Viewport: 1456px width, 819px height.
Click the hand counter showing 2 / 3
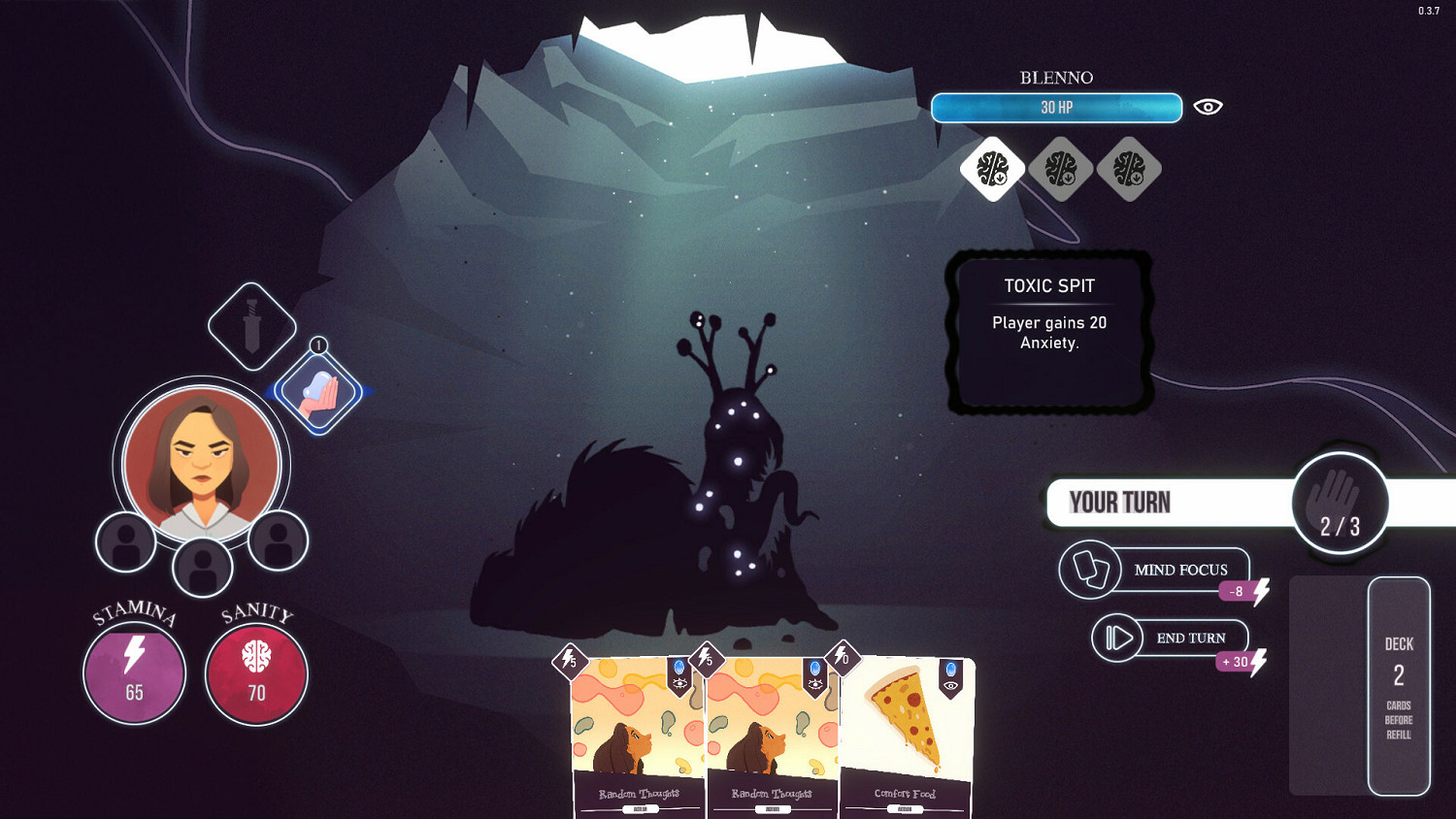(x=1340, y=504)
